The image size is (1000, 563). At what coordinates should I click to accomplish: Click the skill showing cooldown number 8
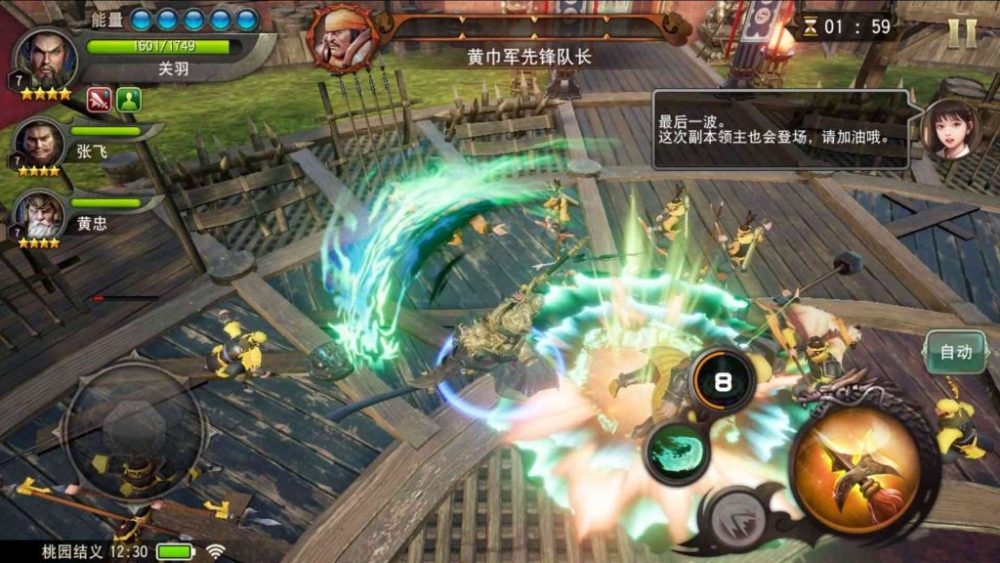click(723, 380)
